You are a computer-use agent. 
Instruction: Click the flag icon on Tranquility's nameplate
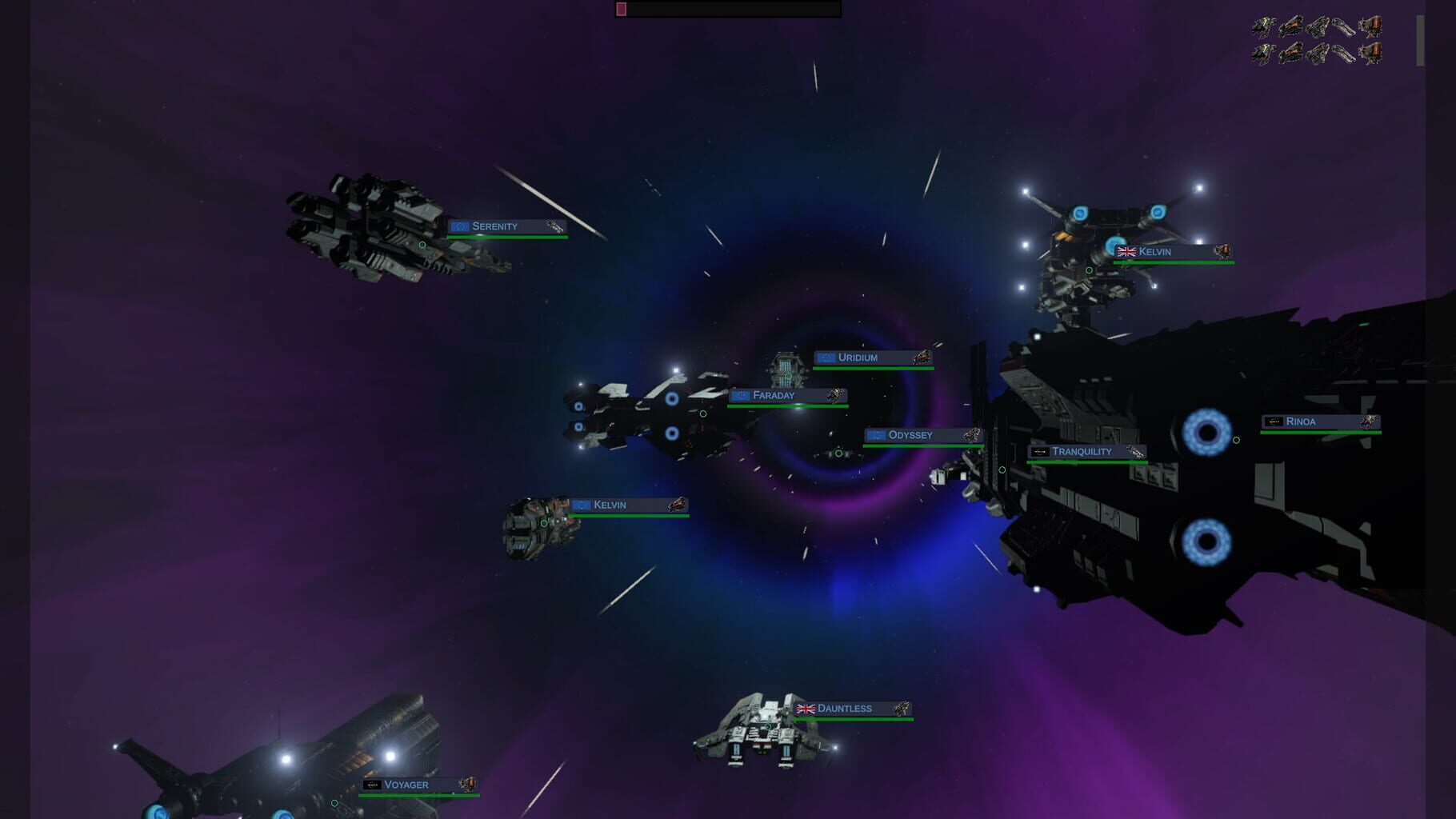coord(1040,452)
